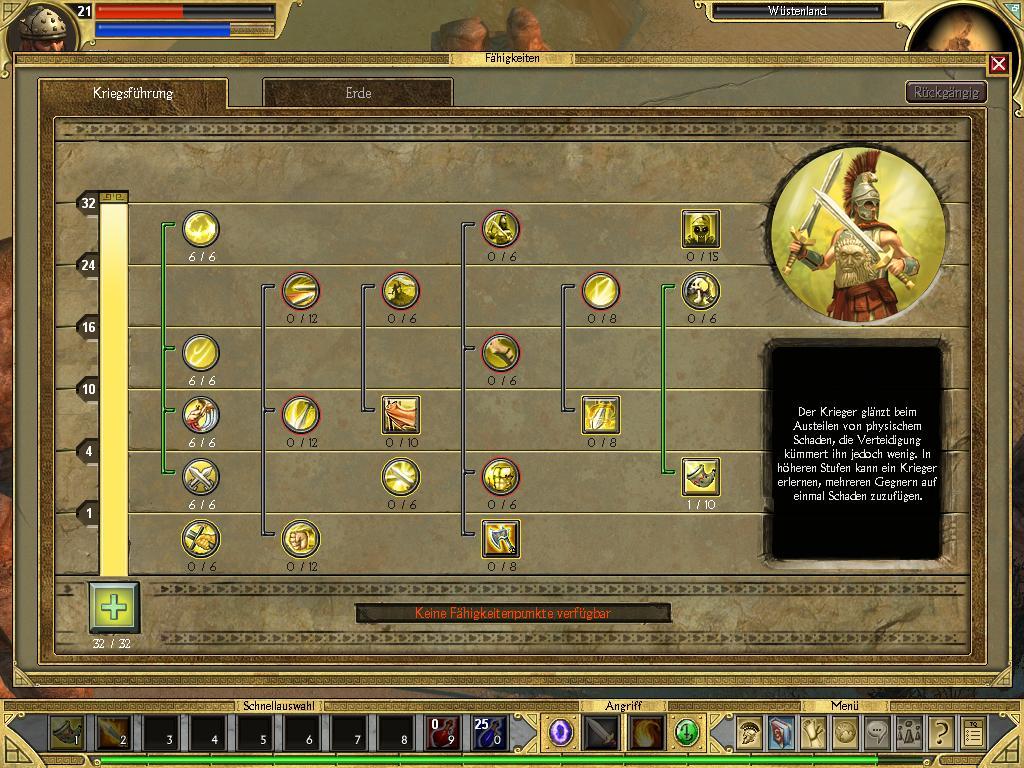Switch to the Erde mastery tab

(358, 93)
